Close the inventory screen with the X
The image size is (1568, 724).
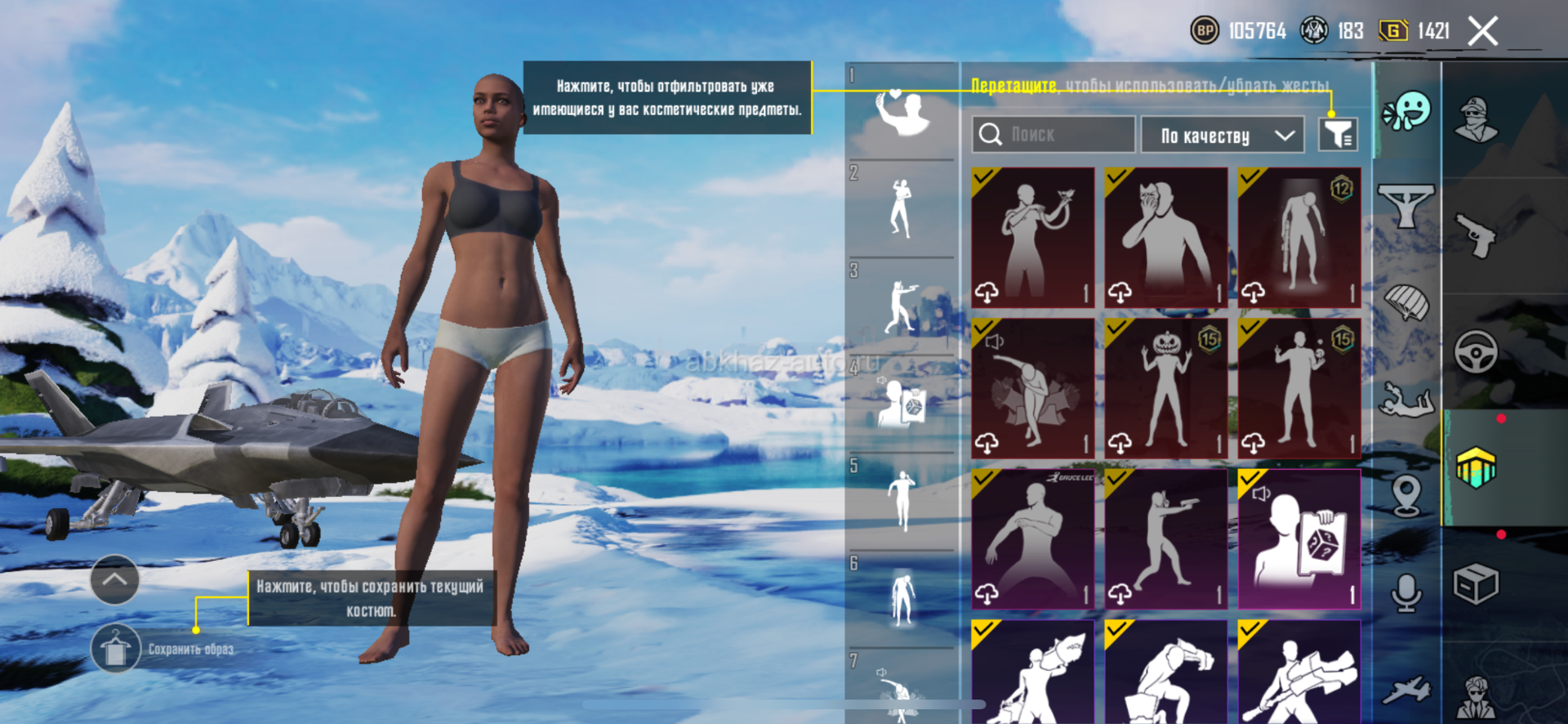[1482, 32]
